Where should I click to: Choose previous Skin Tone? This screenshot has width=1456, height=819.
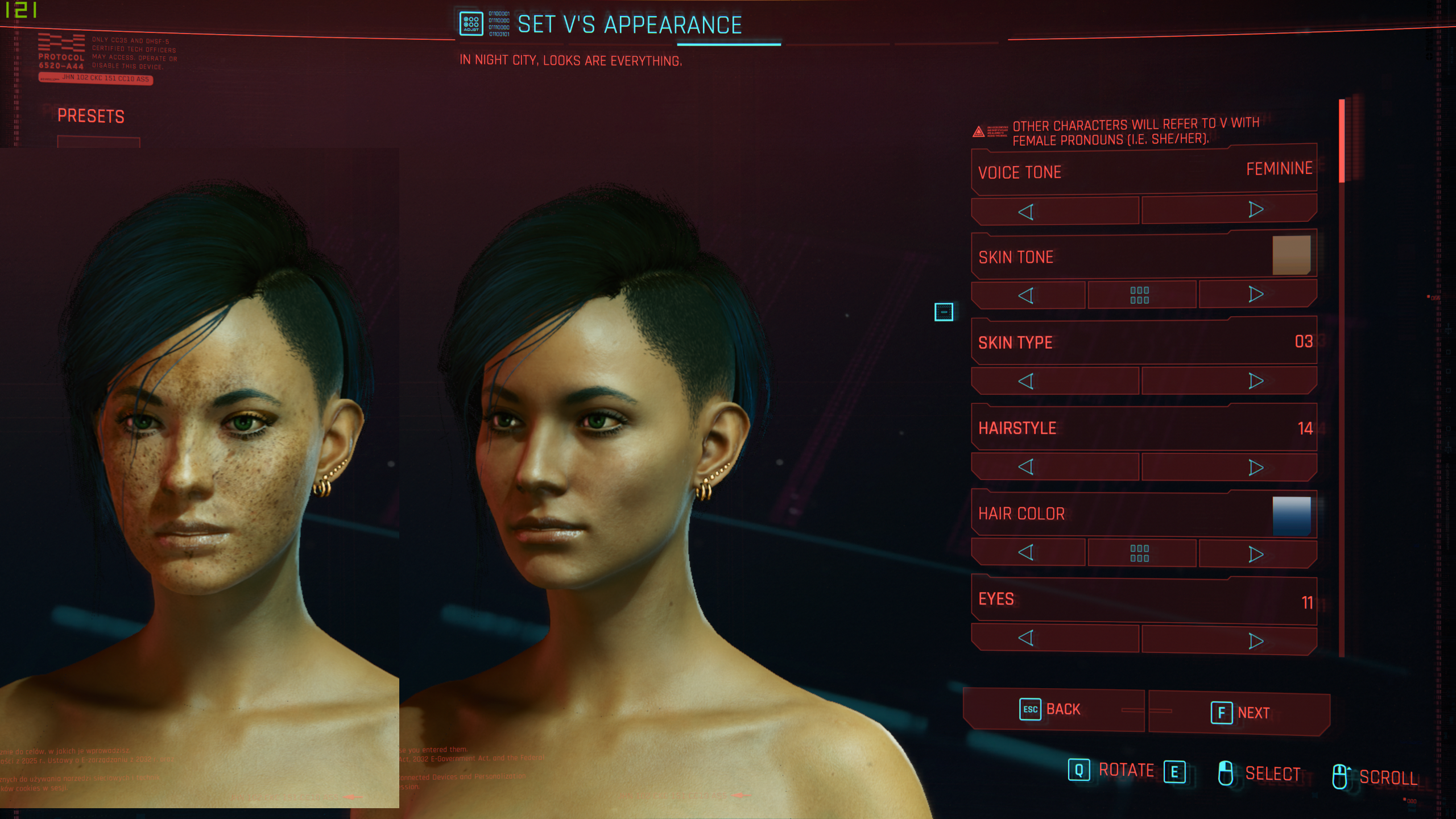coord(1026,296)
